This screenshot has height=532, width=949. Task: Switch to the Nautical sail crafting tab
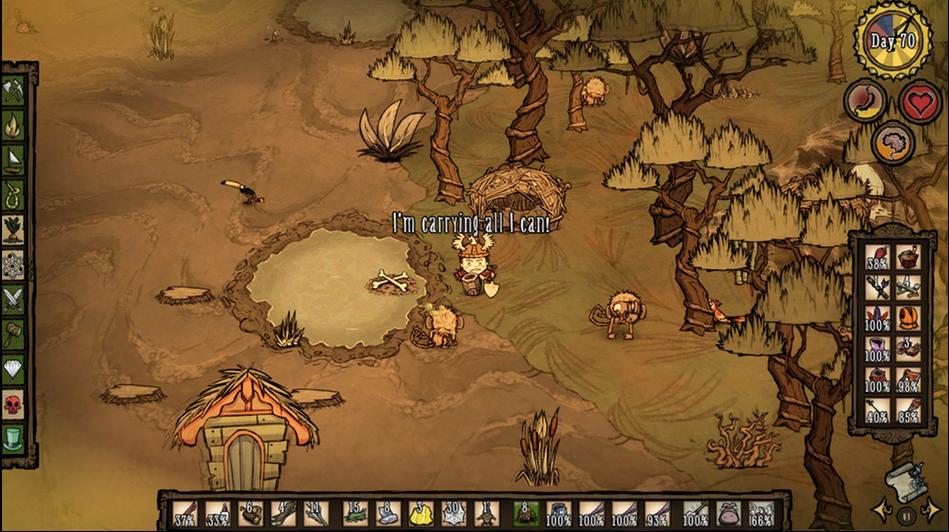tap(13, 160)
